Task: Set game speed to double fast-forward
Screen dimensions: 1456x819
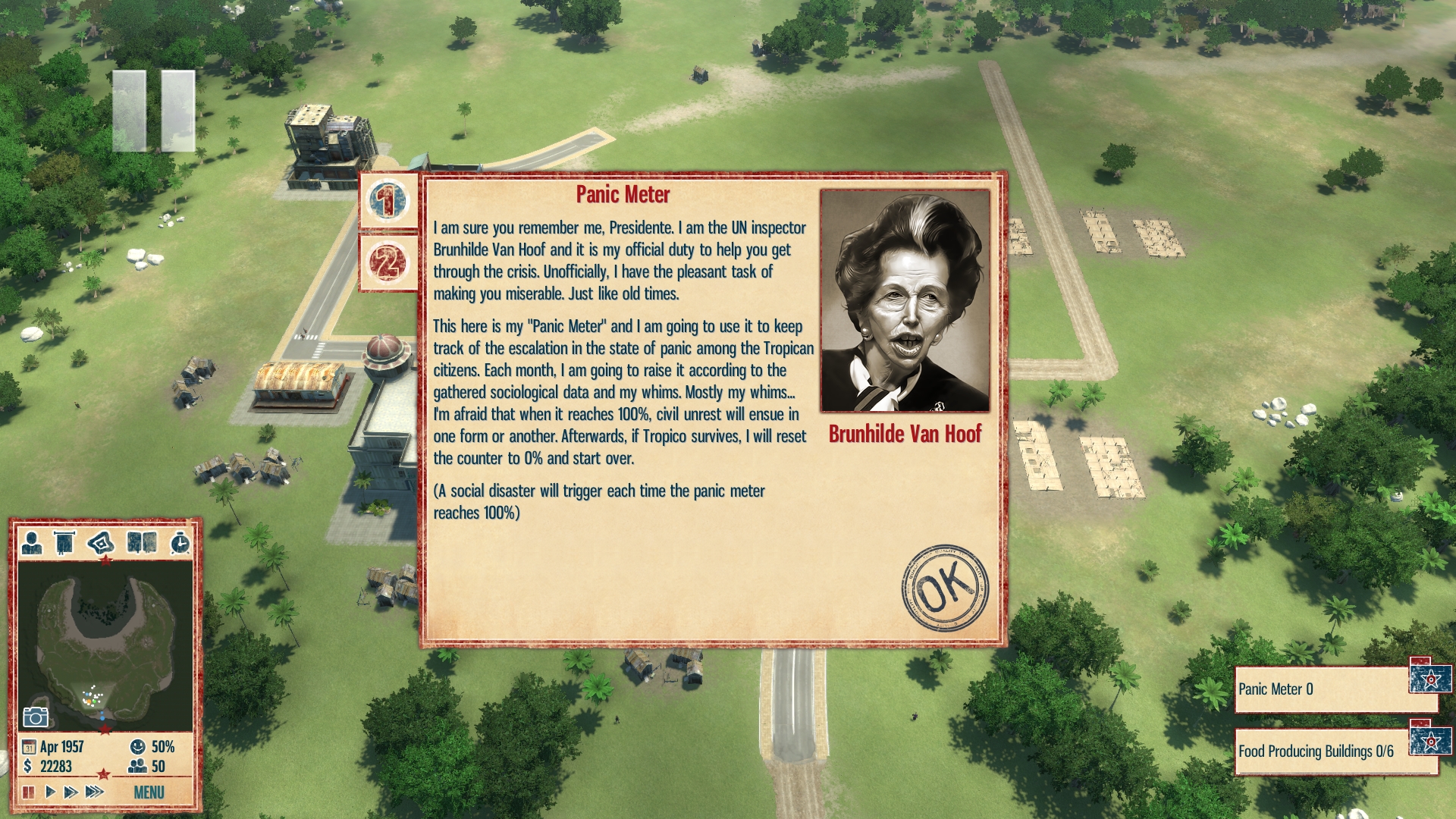Action: point(71,792)
